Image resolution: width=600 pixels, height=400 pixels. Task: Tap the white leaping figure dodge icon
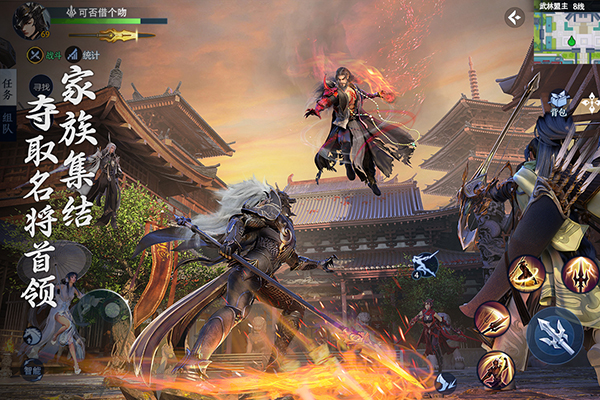pos(423,264)
